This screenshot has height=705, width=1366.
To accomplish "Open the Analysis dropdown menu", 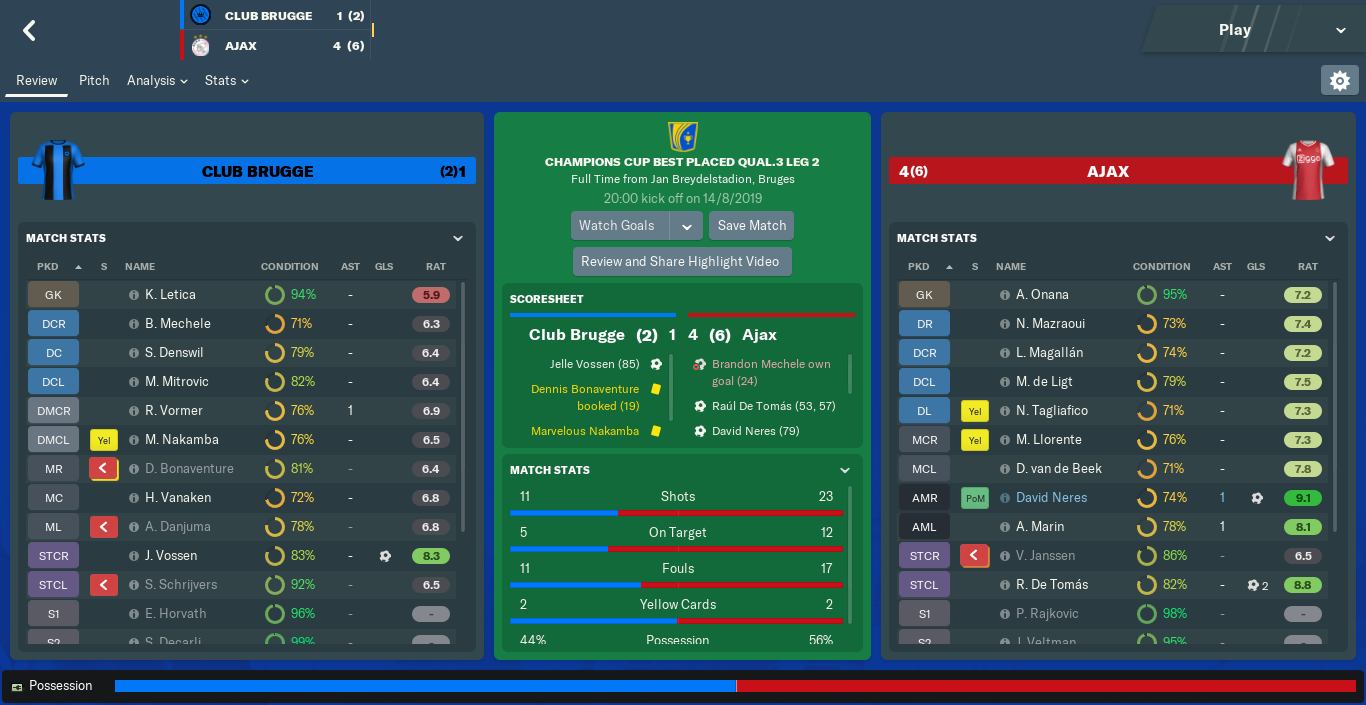I will pyautogui.click(x=157, y=80).
